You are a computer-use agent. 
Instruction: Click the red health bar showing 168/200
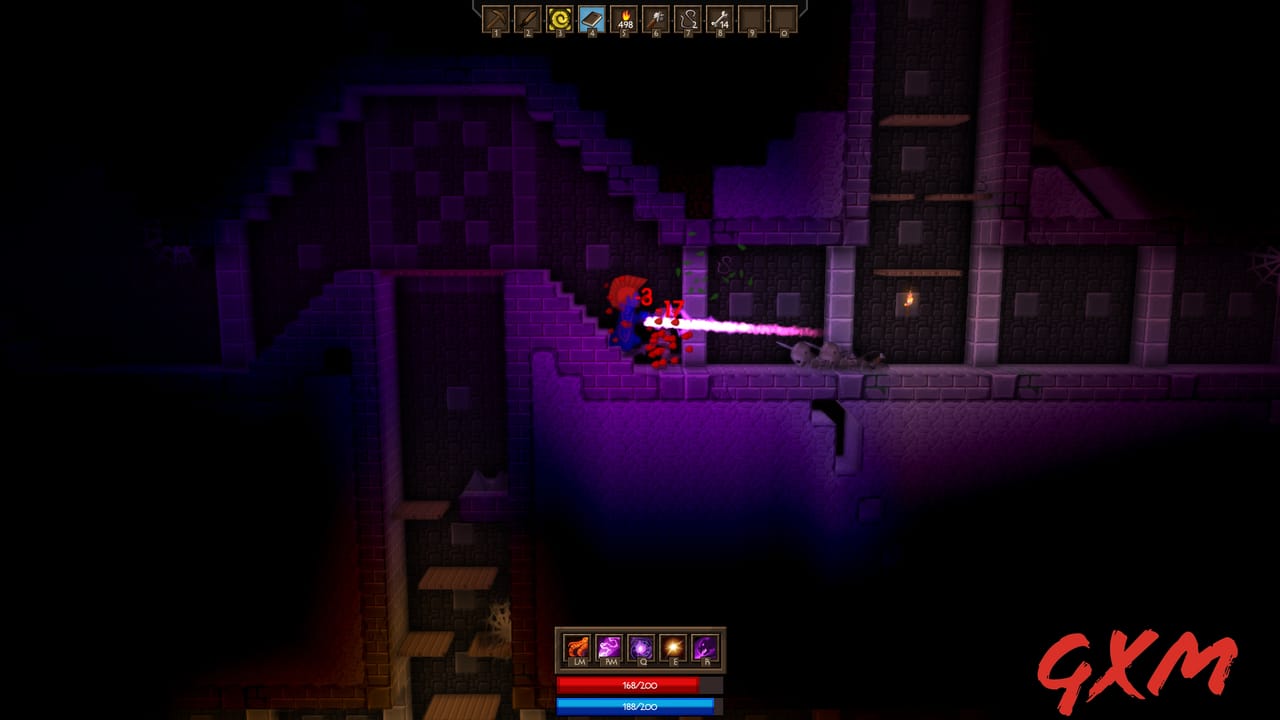[640, 685]
